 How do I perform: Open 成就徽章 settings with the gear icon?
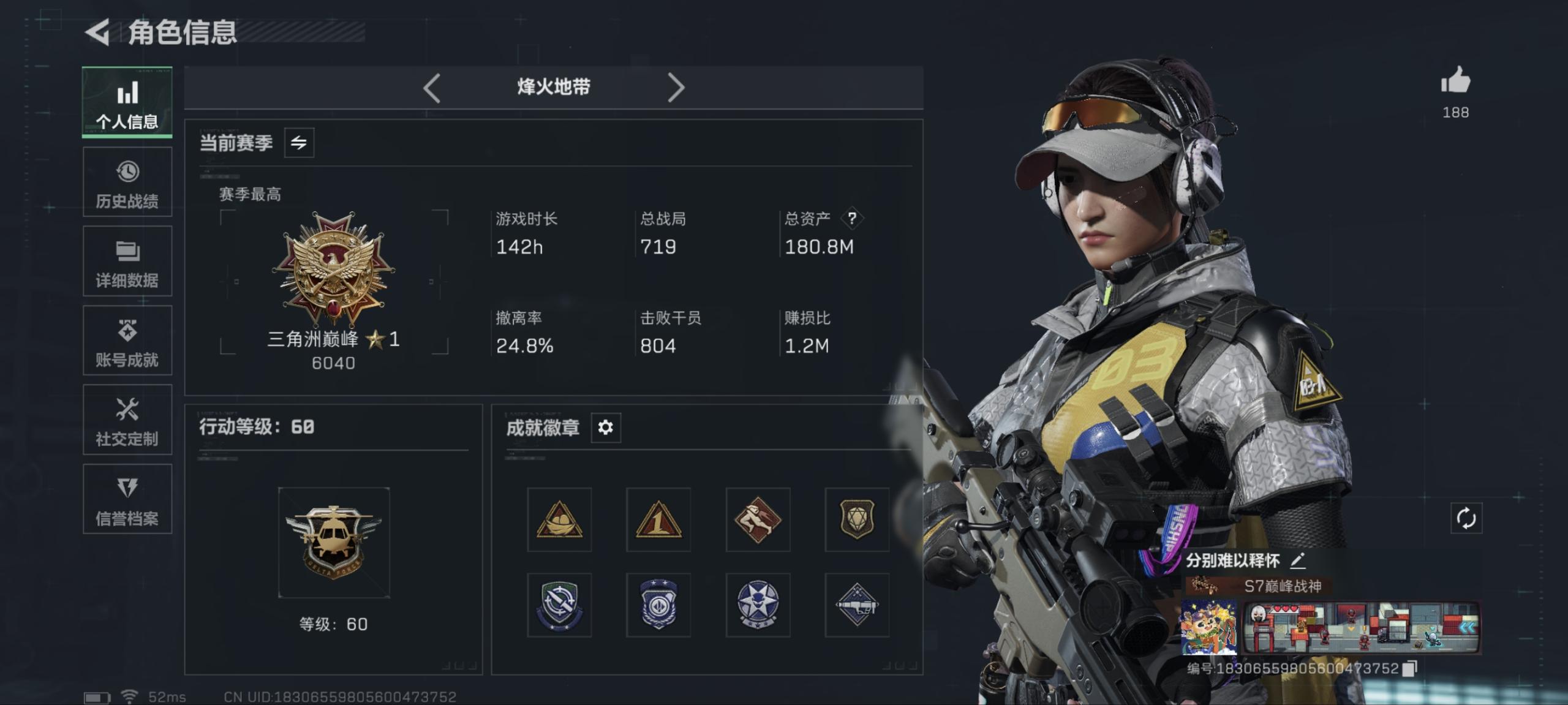[605, 428]
